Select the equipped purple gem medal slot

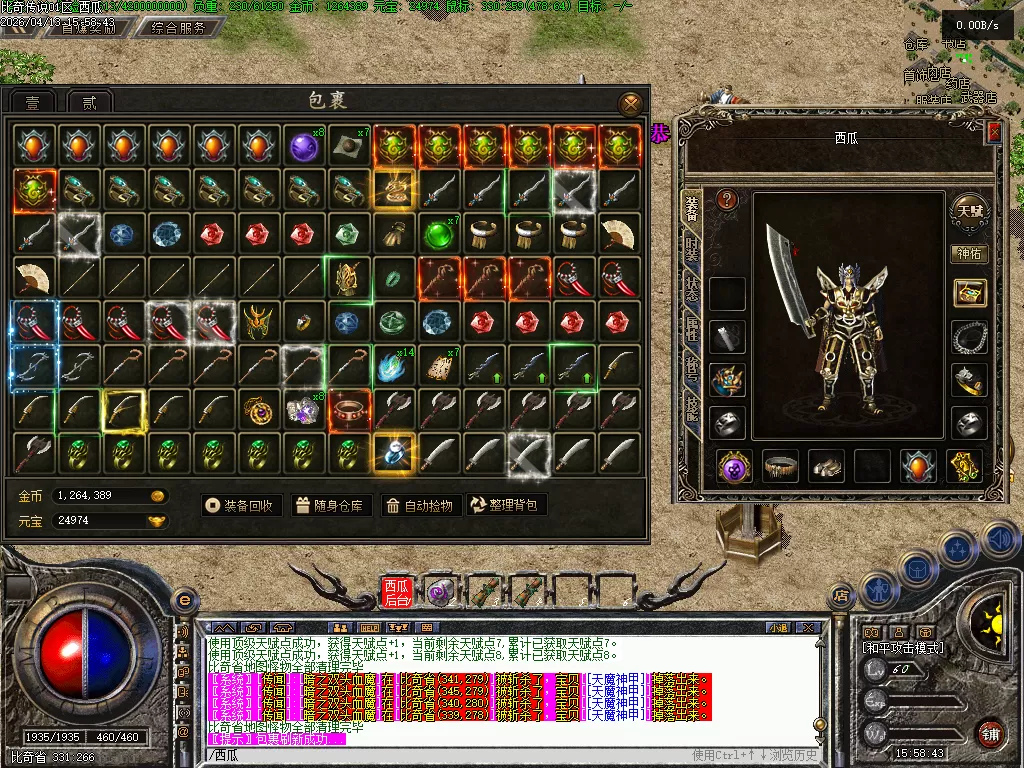(735, 466)
